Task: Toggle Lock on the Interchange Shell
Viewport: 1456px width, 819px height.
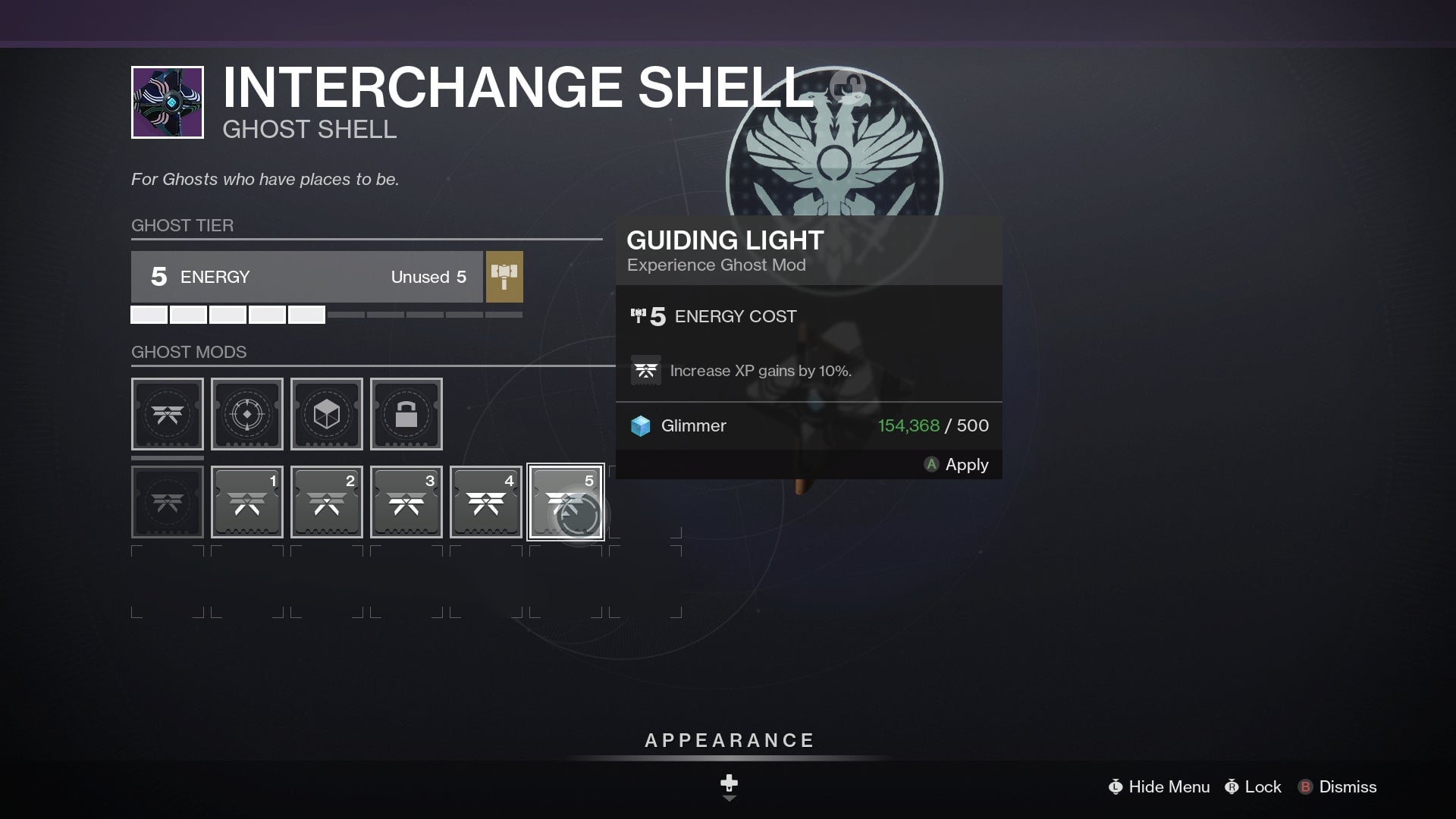Action: (x=1253, y=787)
